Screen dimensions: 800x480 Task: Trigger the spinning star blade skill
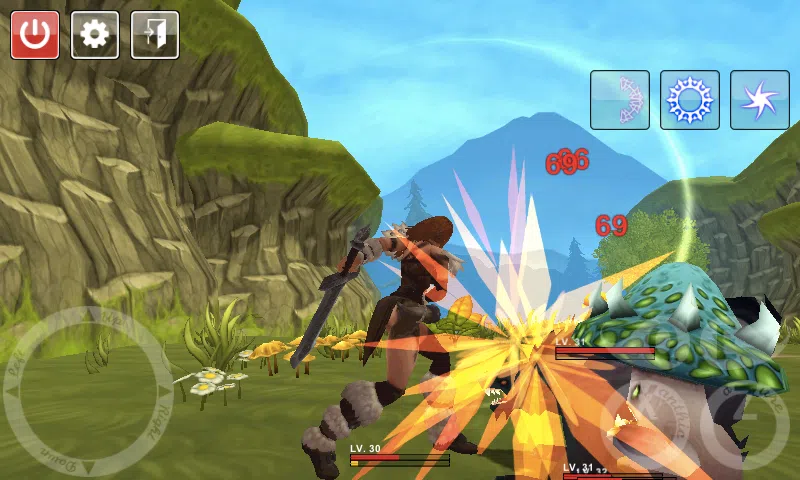[760, 100]
